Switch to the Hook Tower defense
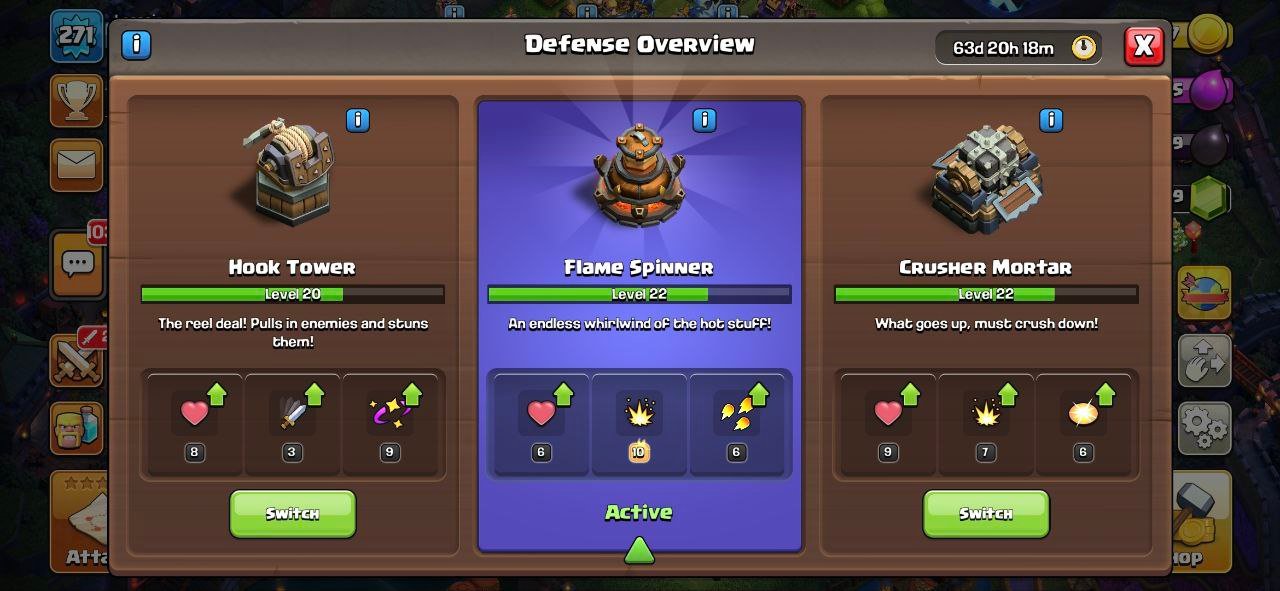The height and width of the screenshot is (591, 1280). (x=292, y=513)
